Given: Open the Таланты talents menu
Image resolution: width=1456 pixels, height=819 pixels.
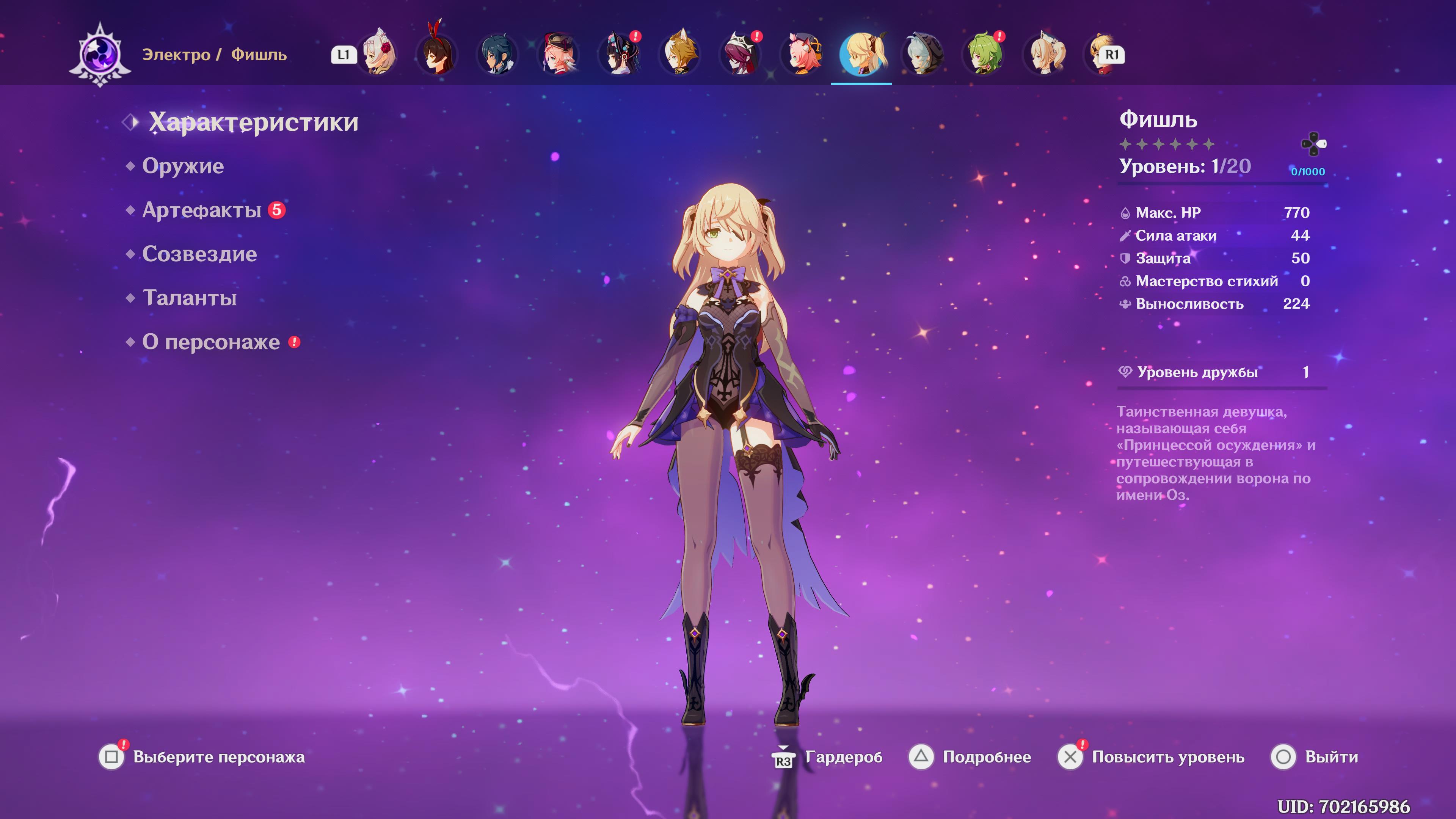Looking at the screenshot, I should (x=189, y=298).
